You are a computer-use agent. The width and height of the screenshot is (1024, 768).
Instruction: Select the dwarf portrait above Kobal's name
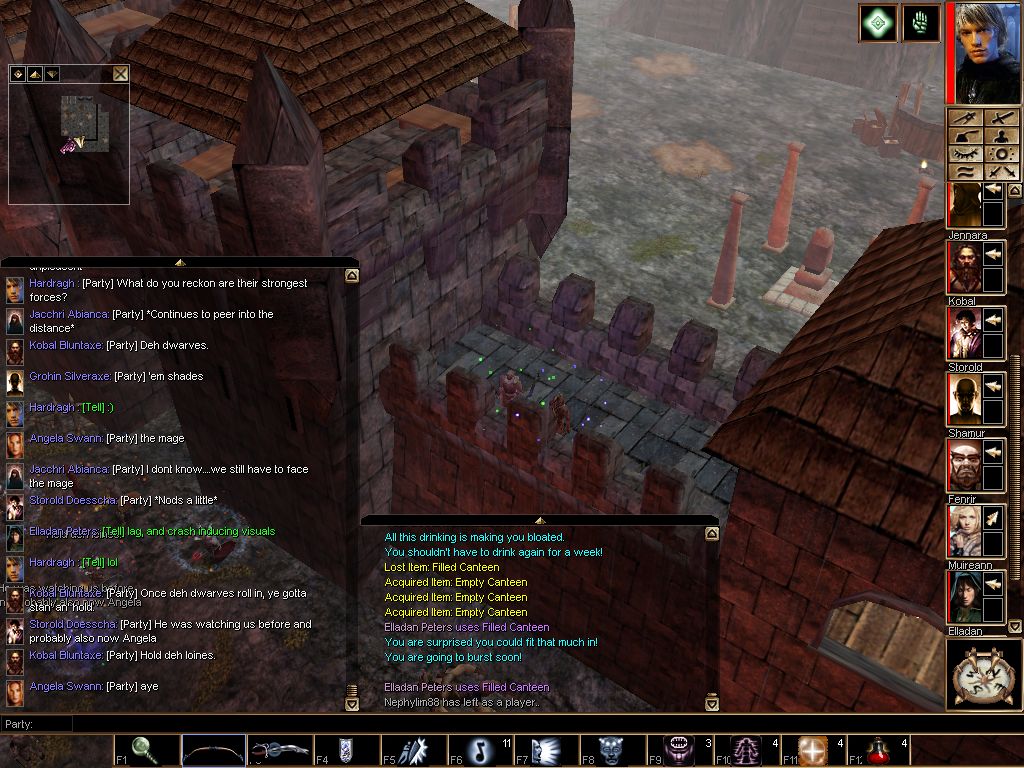(962, 267)
